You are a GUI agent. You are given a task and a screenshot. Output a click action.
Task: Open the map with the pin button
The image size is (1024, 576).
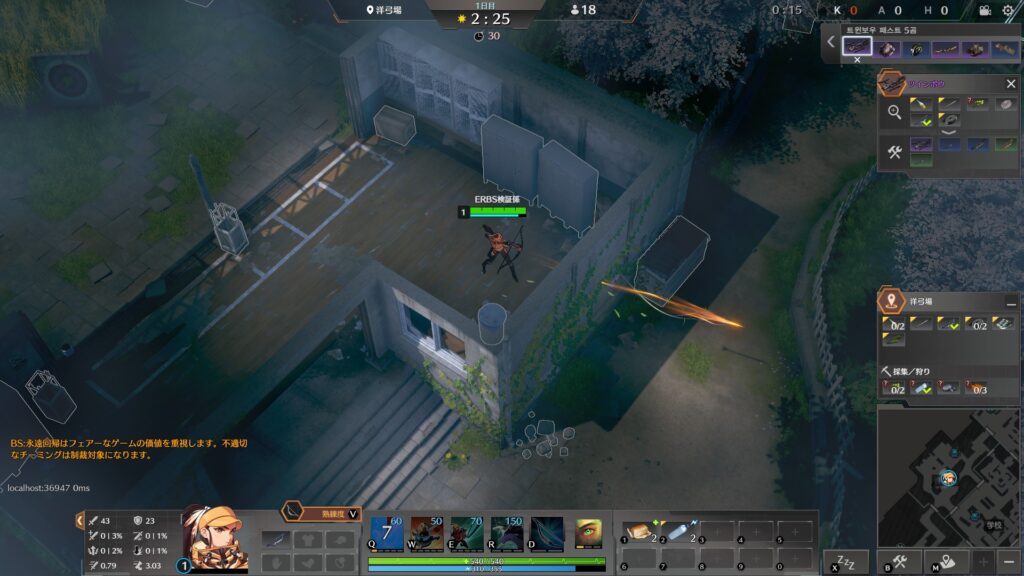[945, 562]
